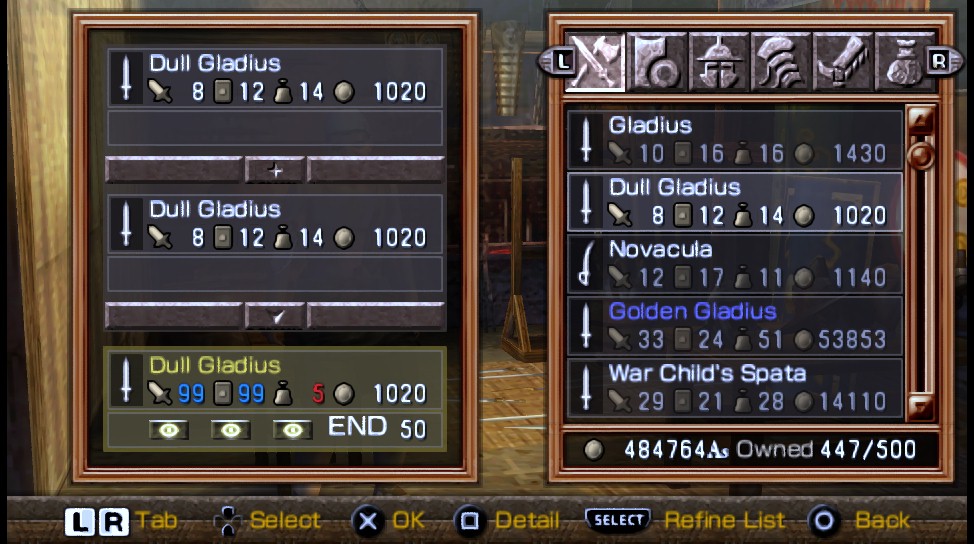Select the War Child's Spata
Image resolution: width=974 pixels, height=544 pixels.
point(735,387)
